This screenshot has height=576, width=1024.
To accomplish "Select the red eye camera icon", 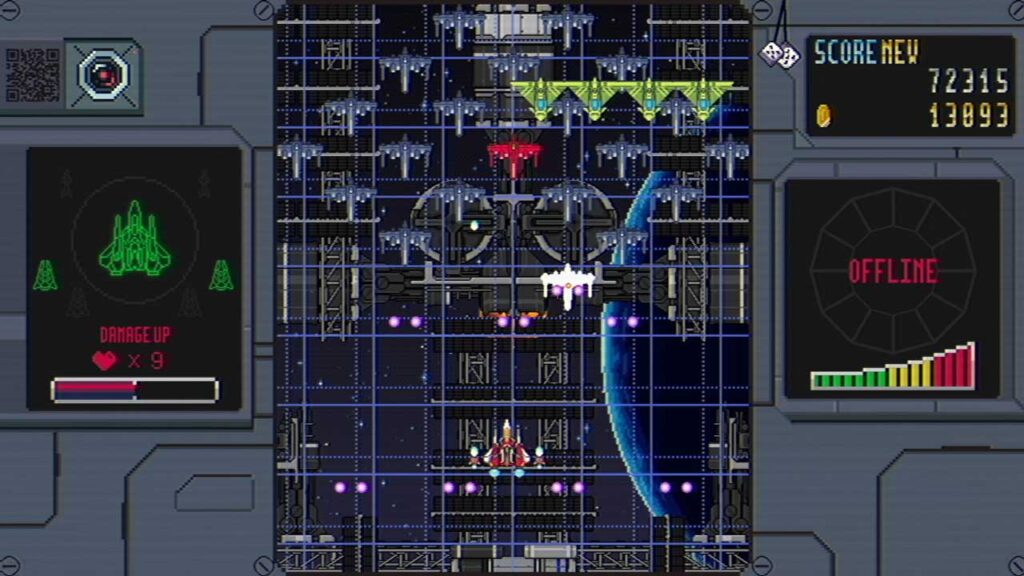I will [x=102, y=74].
